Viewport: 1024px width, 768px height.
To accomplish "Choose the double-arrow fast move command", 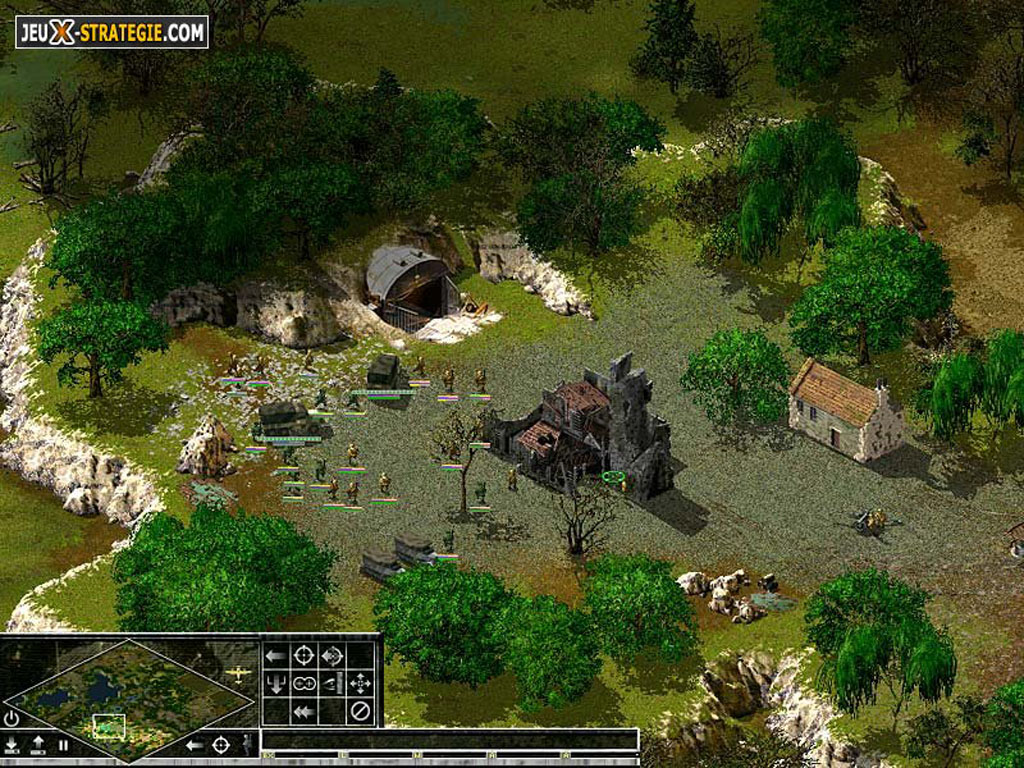I will 304,711.
